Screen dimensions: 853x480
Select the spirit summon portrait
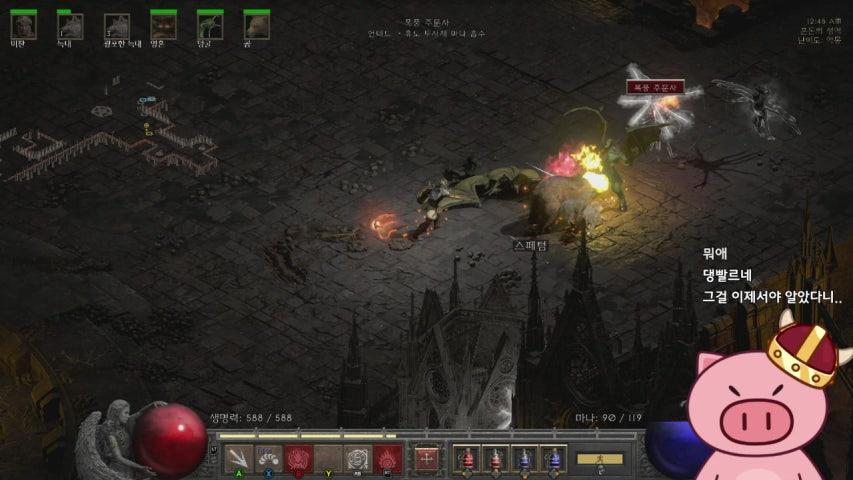point(163,24)
